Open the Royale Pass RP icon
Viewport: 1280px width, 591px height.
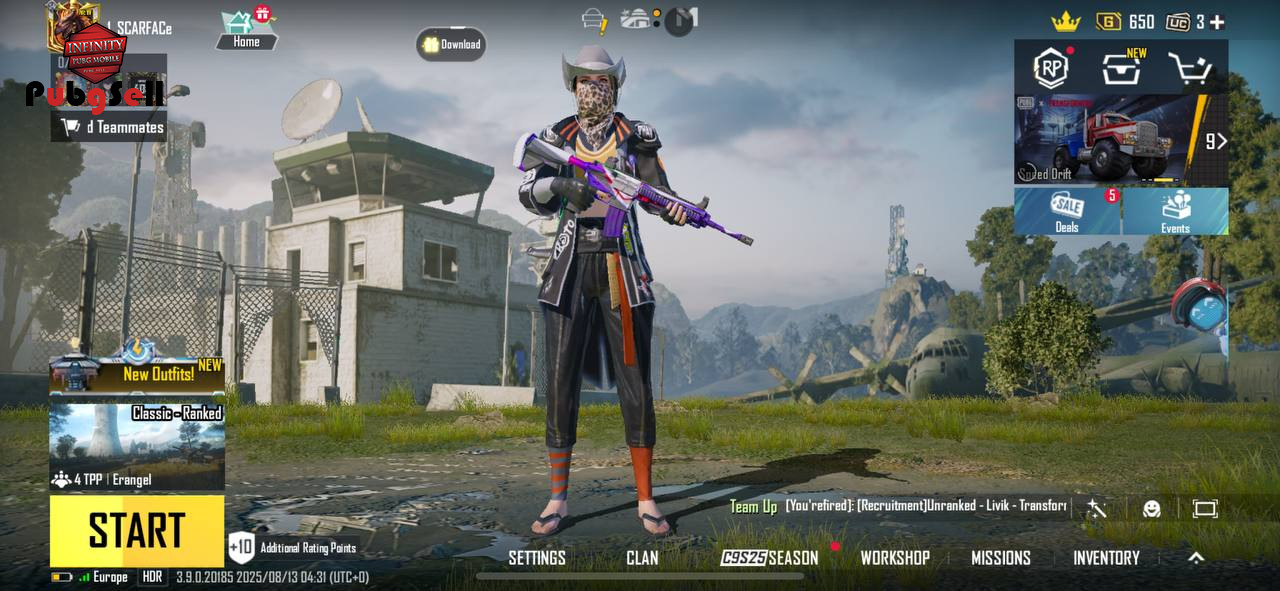1051,68
